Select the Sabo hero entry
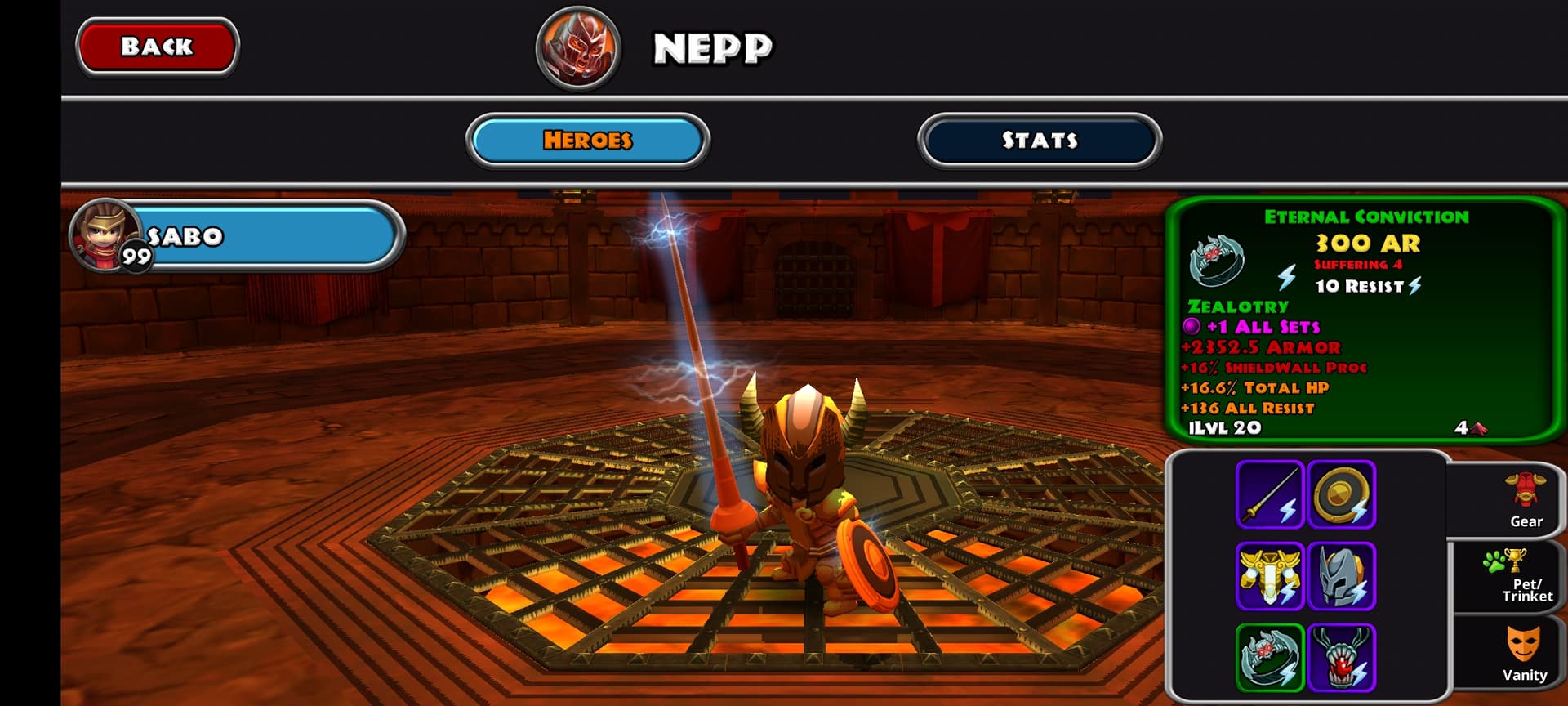 [x=237, y=236]
